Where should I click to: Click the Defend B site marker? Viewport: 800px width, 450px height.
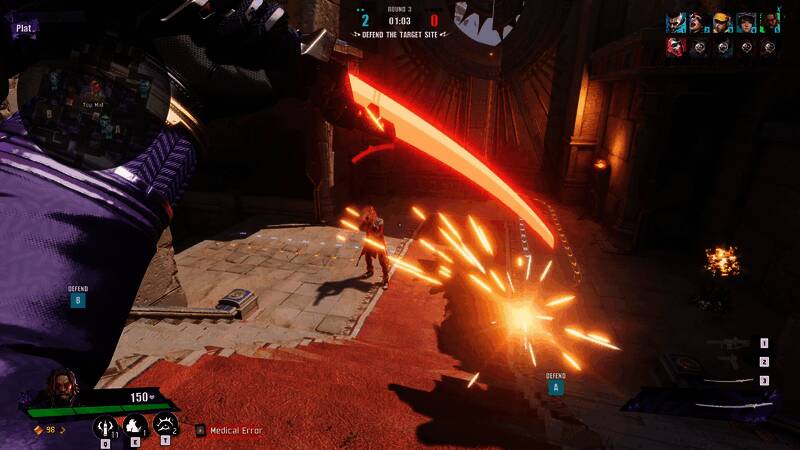tap(77, 299)
